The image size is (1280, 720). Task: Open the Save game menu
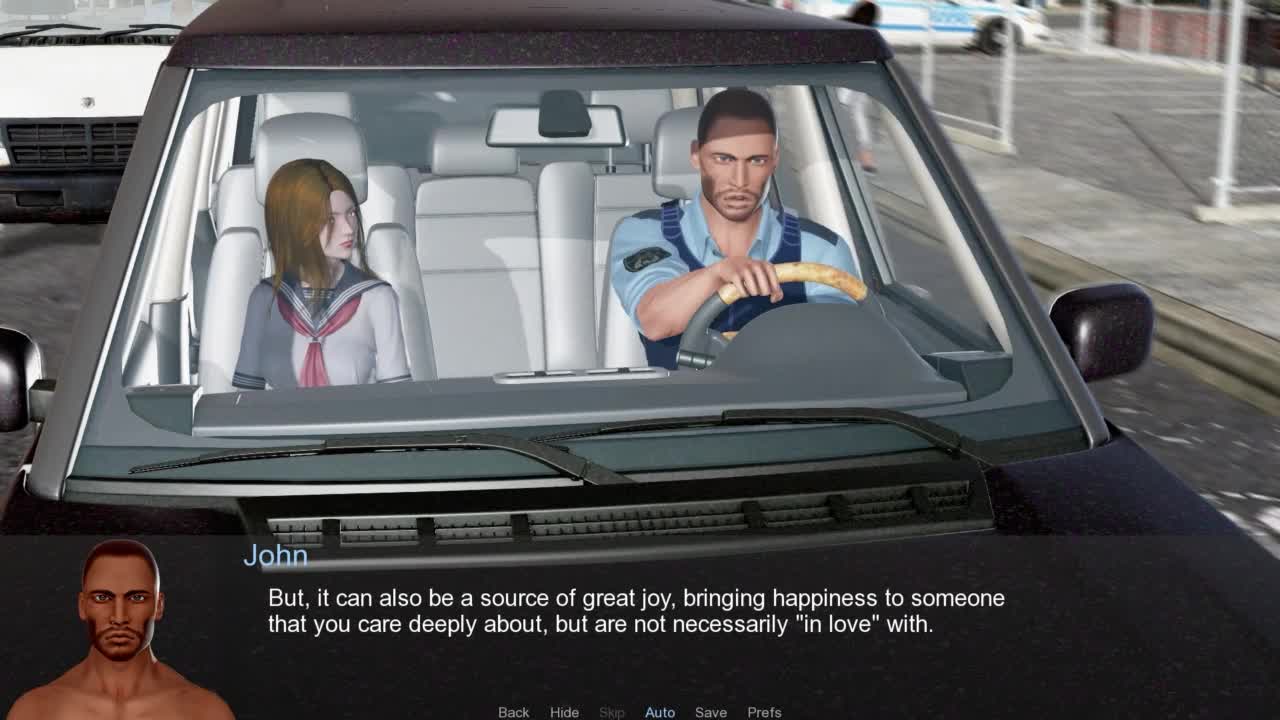[711, 712]
